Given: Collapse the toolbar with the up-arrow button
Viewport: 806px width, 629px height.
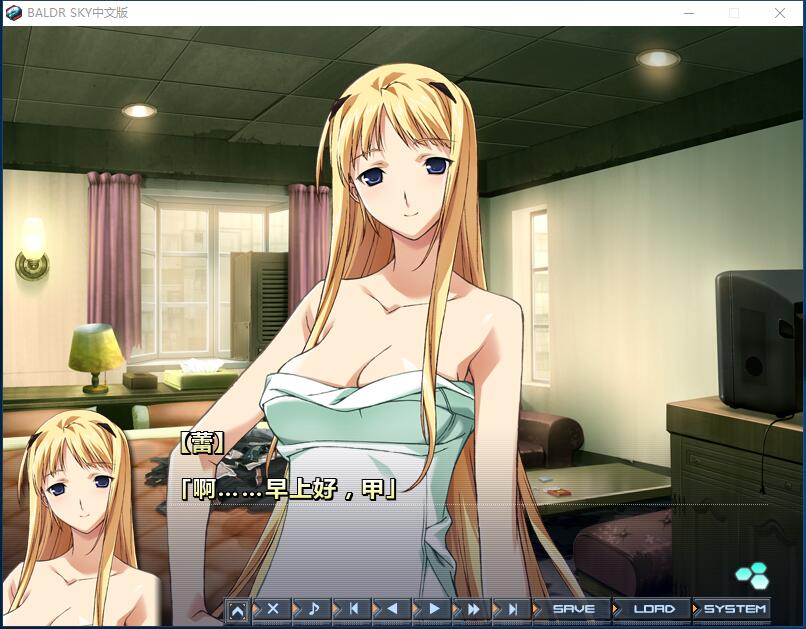Looking at the screenshot, I should [x=237, y=609].
